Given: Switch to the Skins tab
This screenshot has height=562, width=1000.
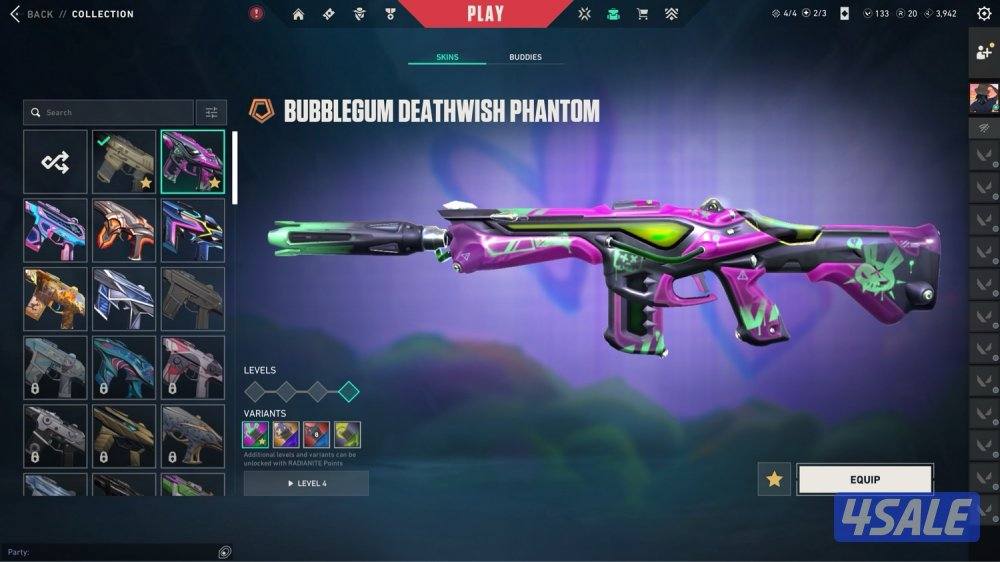Looking at the screenshot, I should 447,57.
